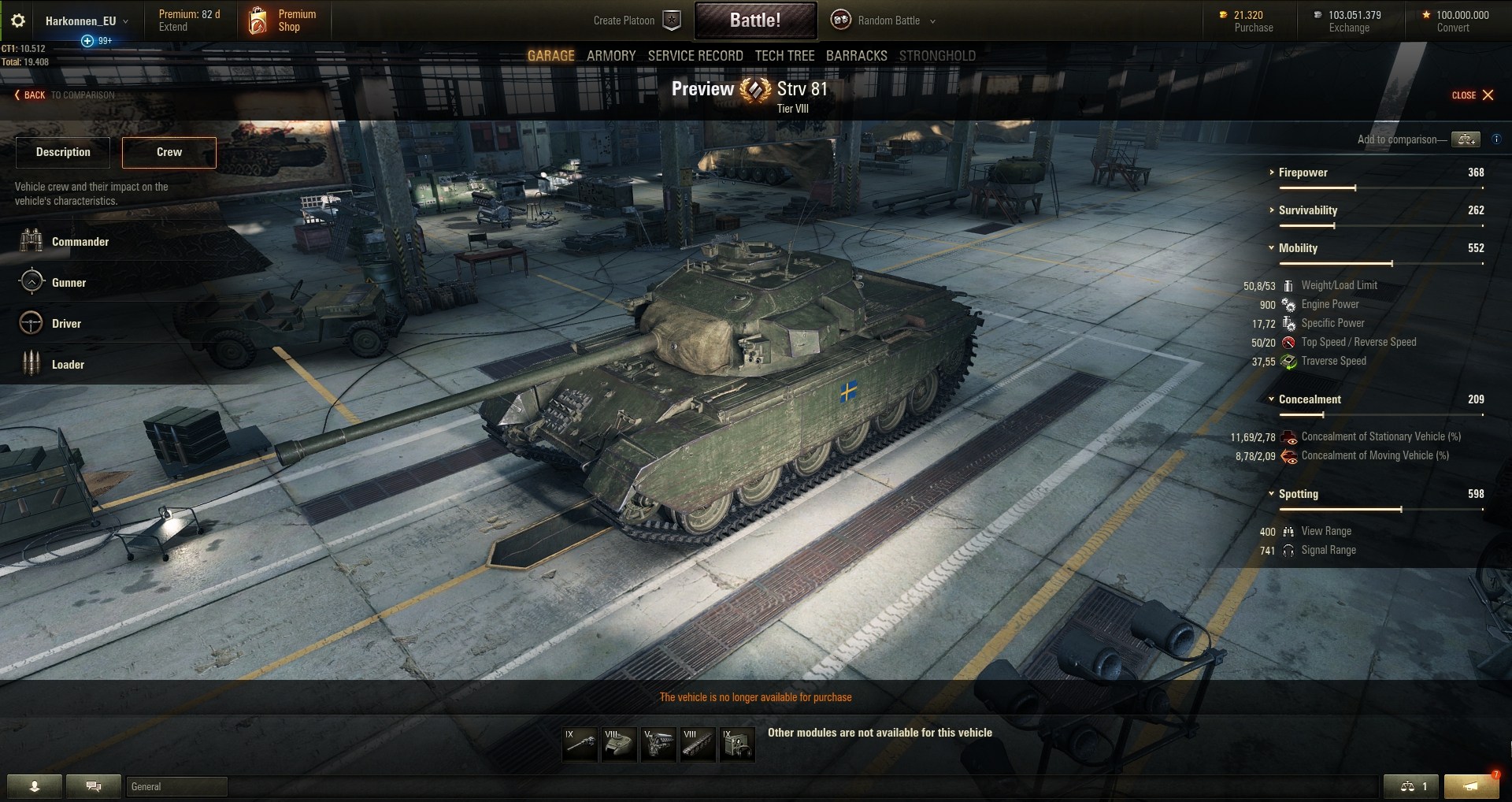This screenshot has width=1512, height=802.
Task: Choose the Commander crew member
Action: point(80,242)
